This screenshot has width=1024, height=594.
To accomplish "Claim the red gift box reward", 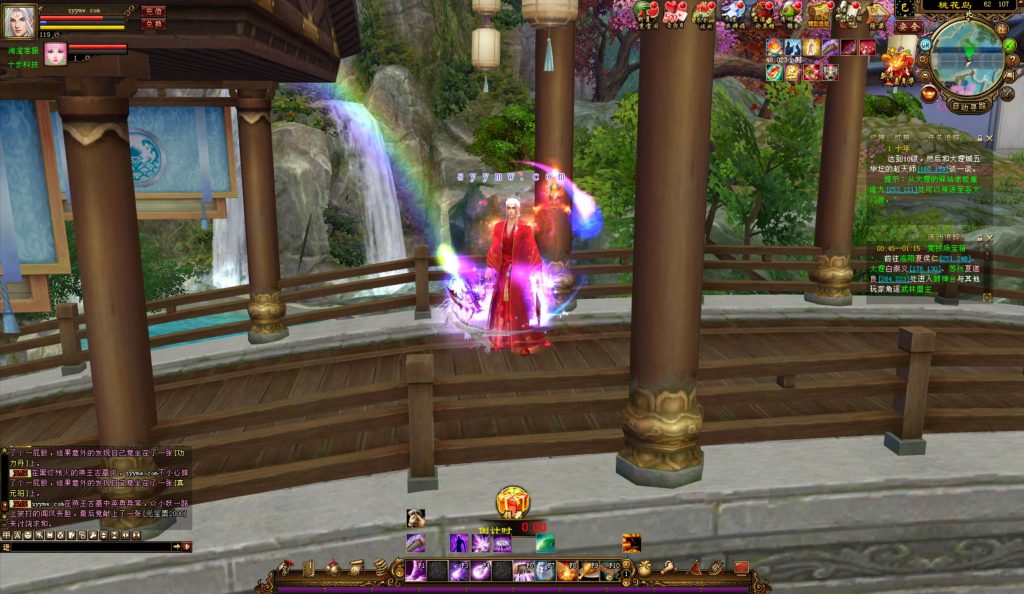I will coord(512,501).
